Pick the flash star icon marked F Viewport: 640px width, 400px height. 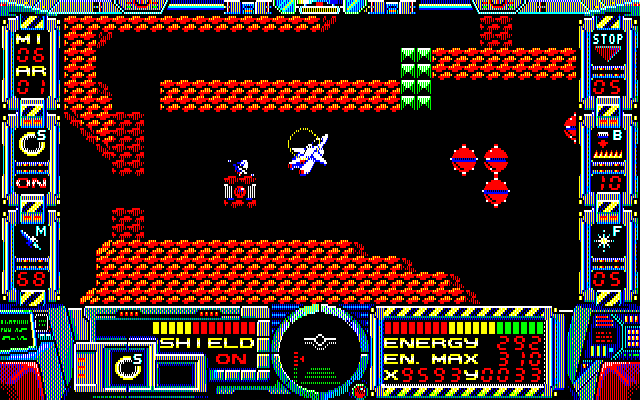click(x=607, y=239)
